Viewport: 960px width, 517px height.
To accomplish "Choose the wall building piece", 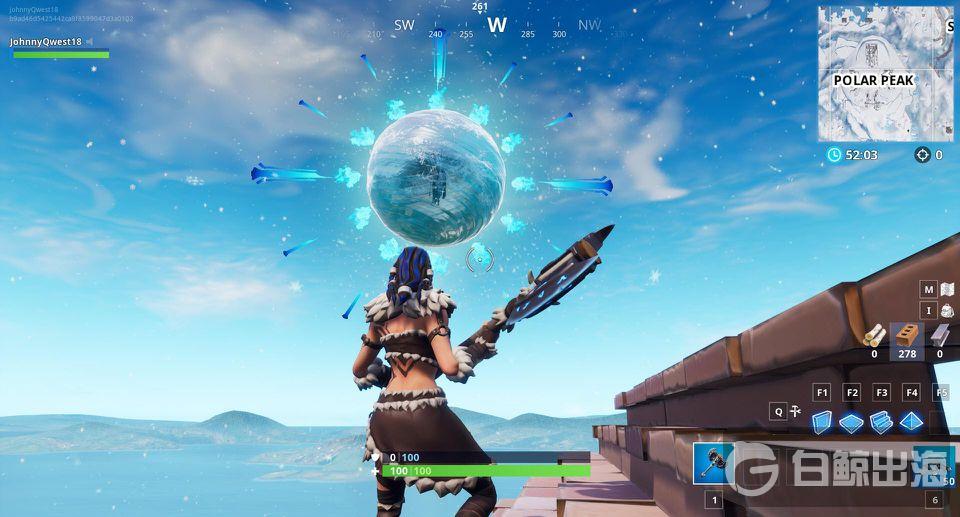I will (x=822, y=422).
